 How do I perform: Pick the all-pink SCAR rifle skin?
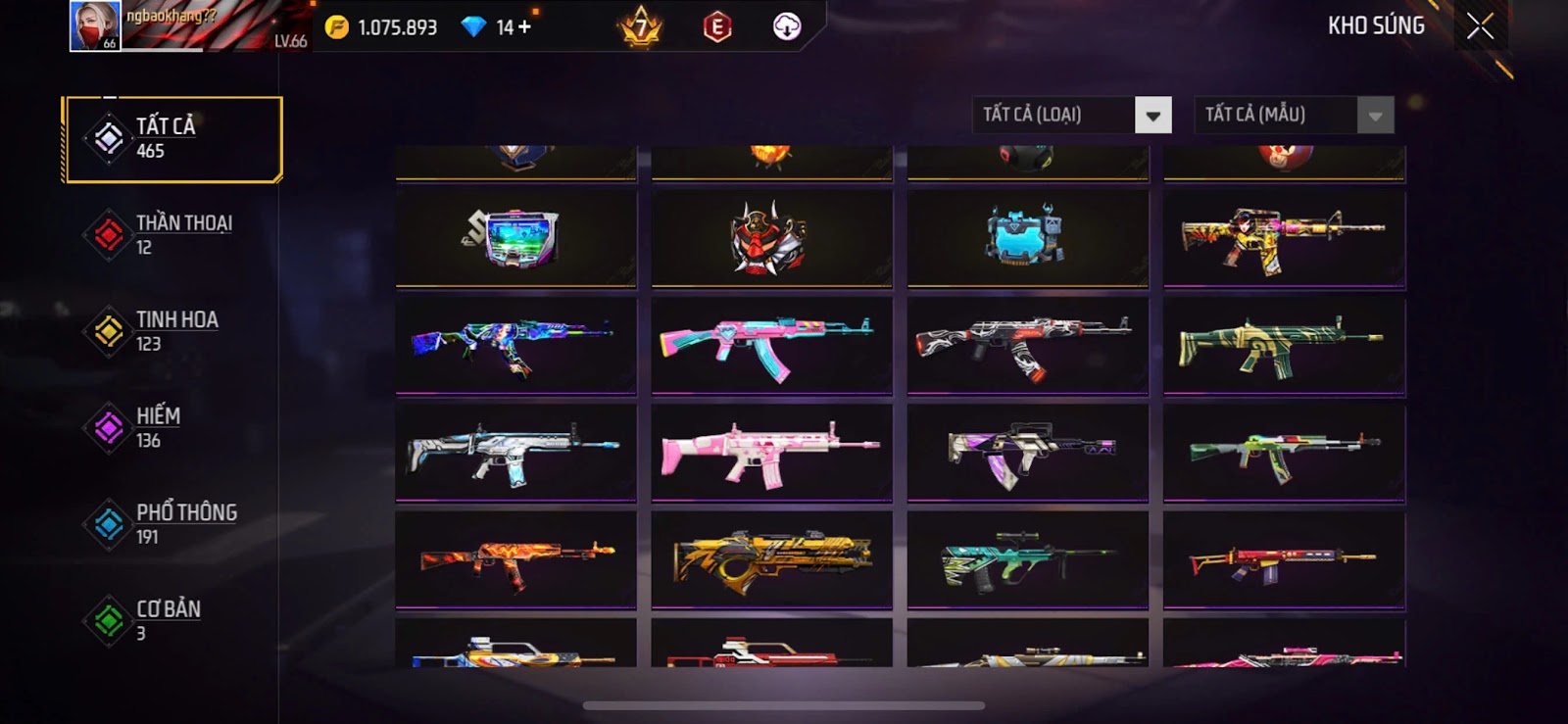pos(771,453)
